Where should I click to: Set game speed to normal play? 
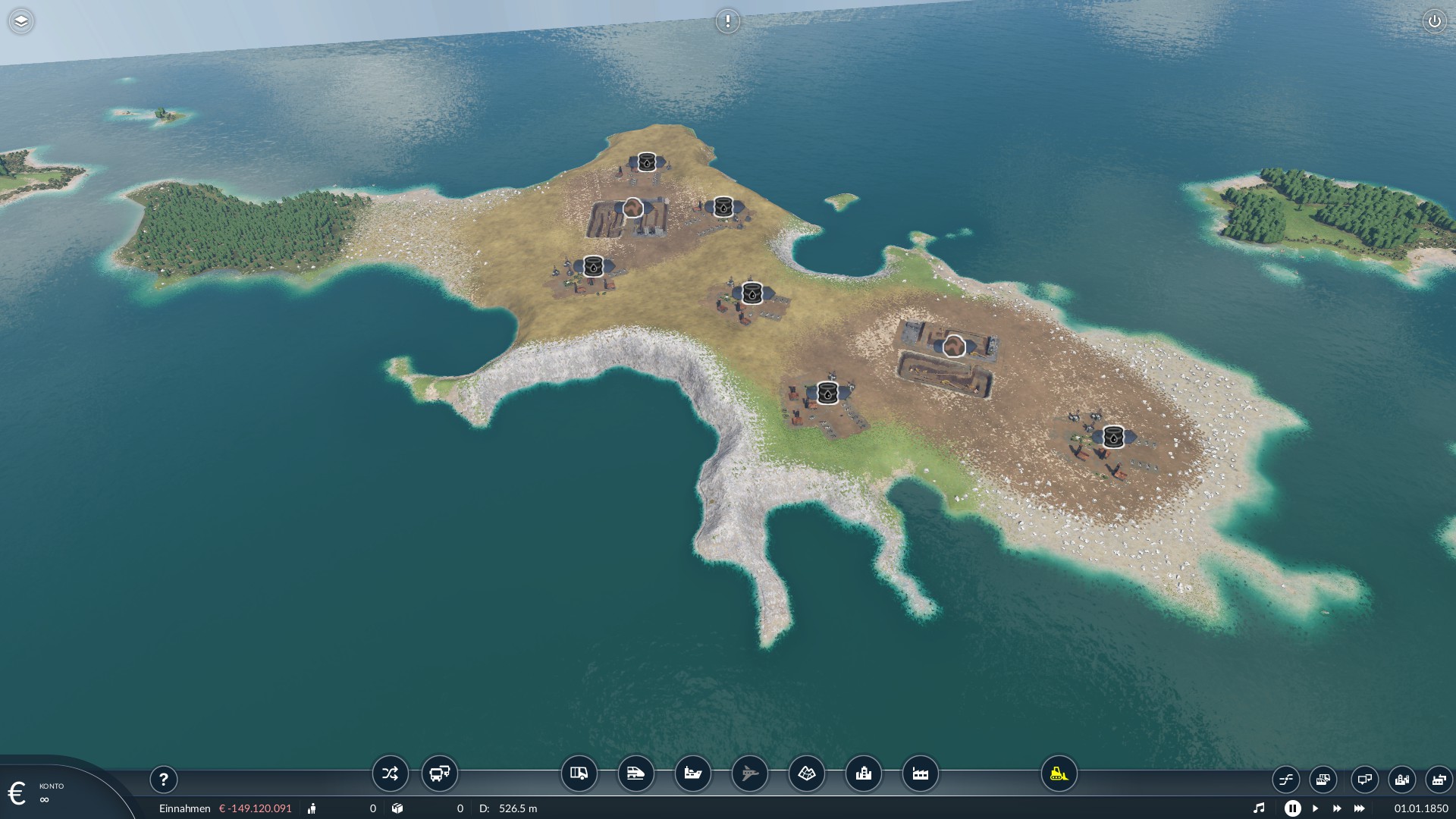[1315, 808]
